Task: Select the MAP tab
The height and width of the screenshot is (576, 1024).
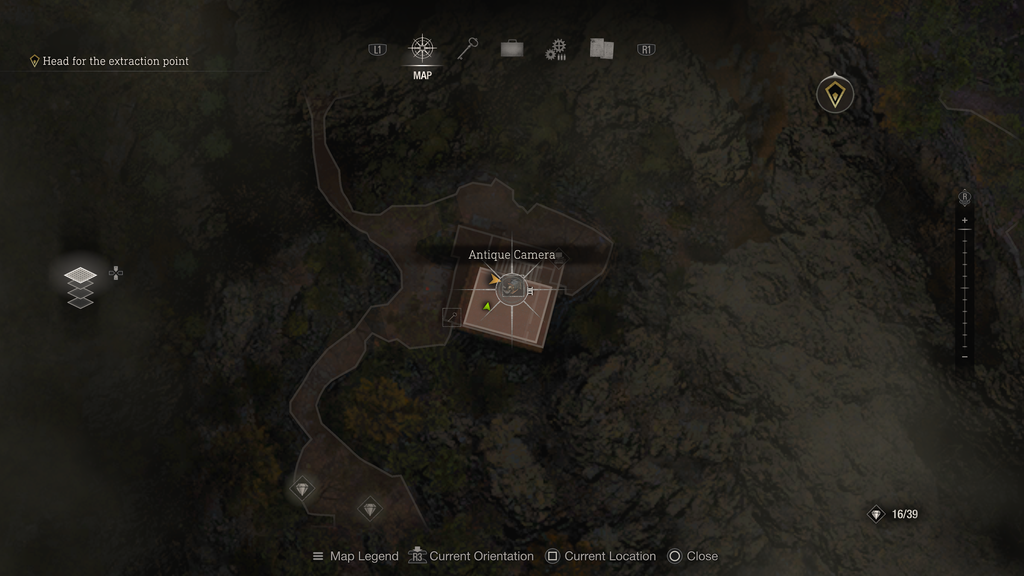Action: tap(422, 49)
